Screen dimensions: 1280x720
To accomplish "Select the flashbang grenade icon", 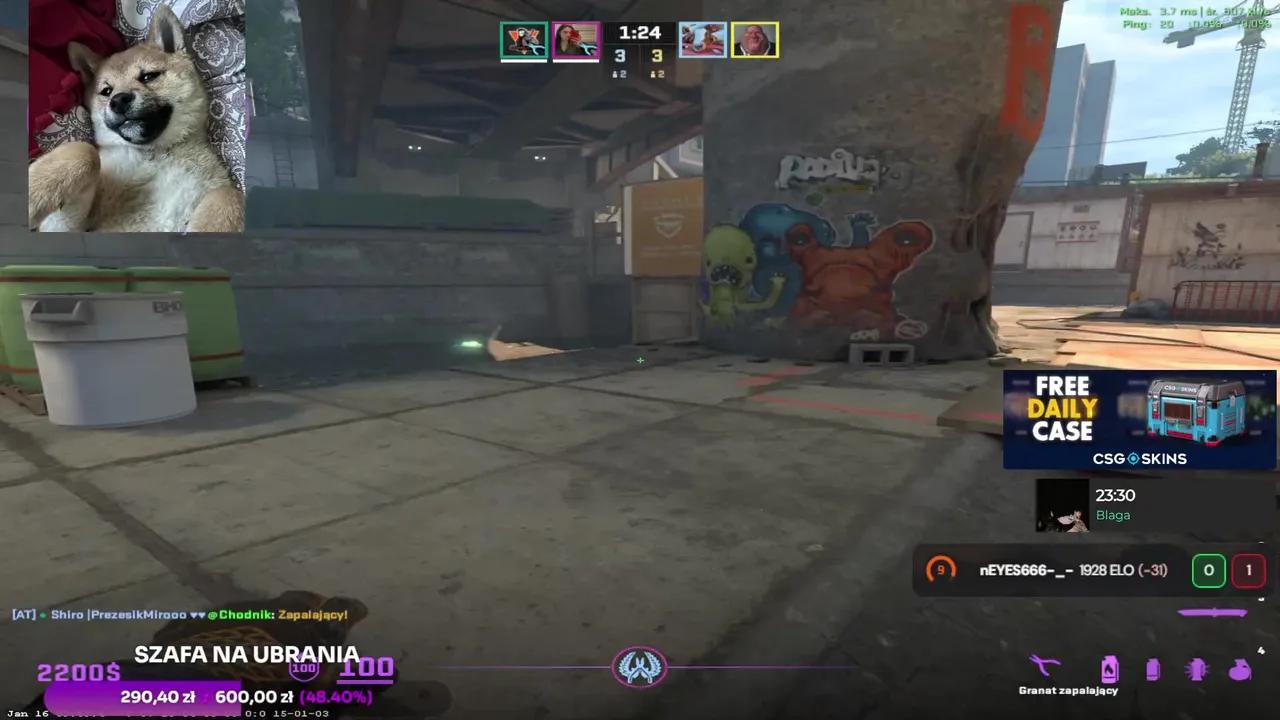I will point(1197,668).
